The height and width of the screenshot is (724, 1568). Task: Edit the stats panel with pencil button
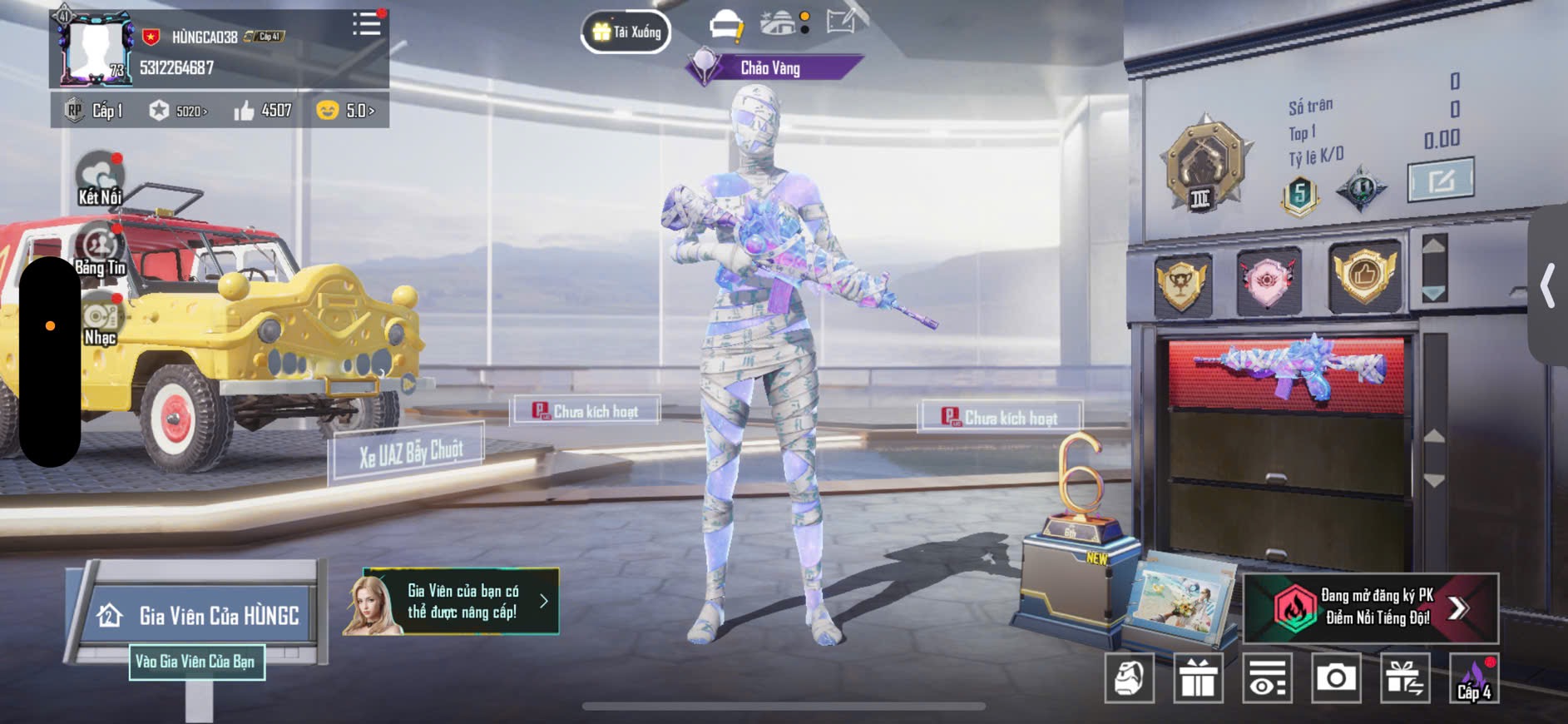pos(1441,180)
